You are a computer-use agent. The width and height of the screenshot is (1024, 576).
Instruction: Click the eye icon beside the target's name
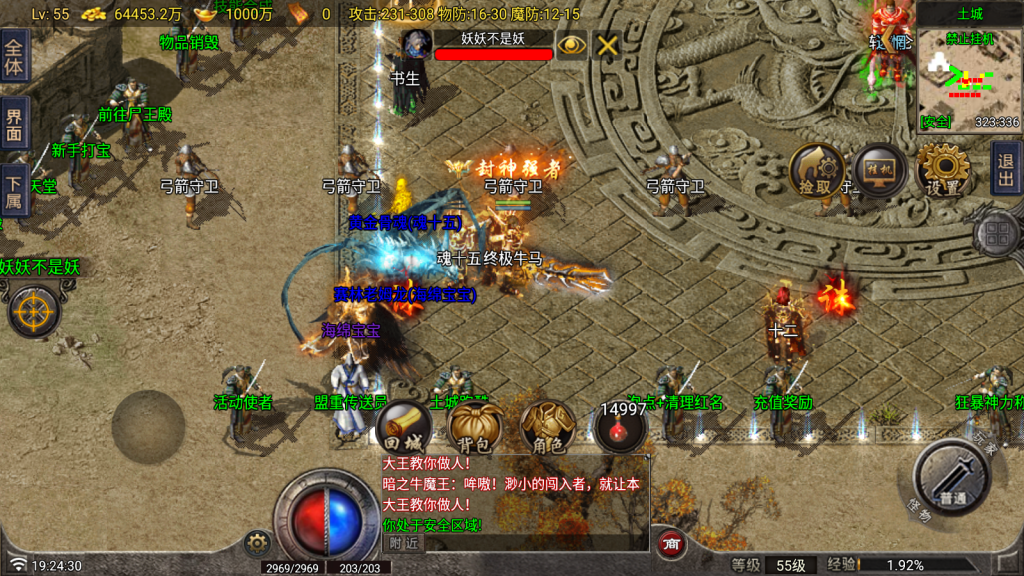571,45
